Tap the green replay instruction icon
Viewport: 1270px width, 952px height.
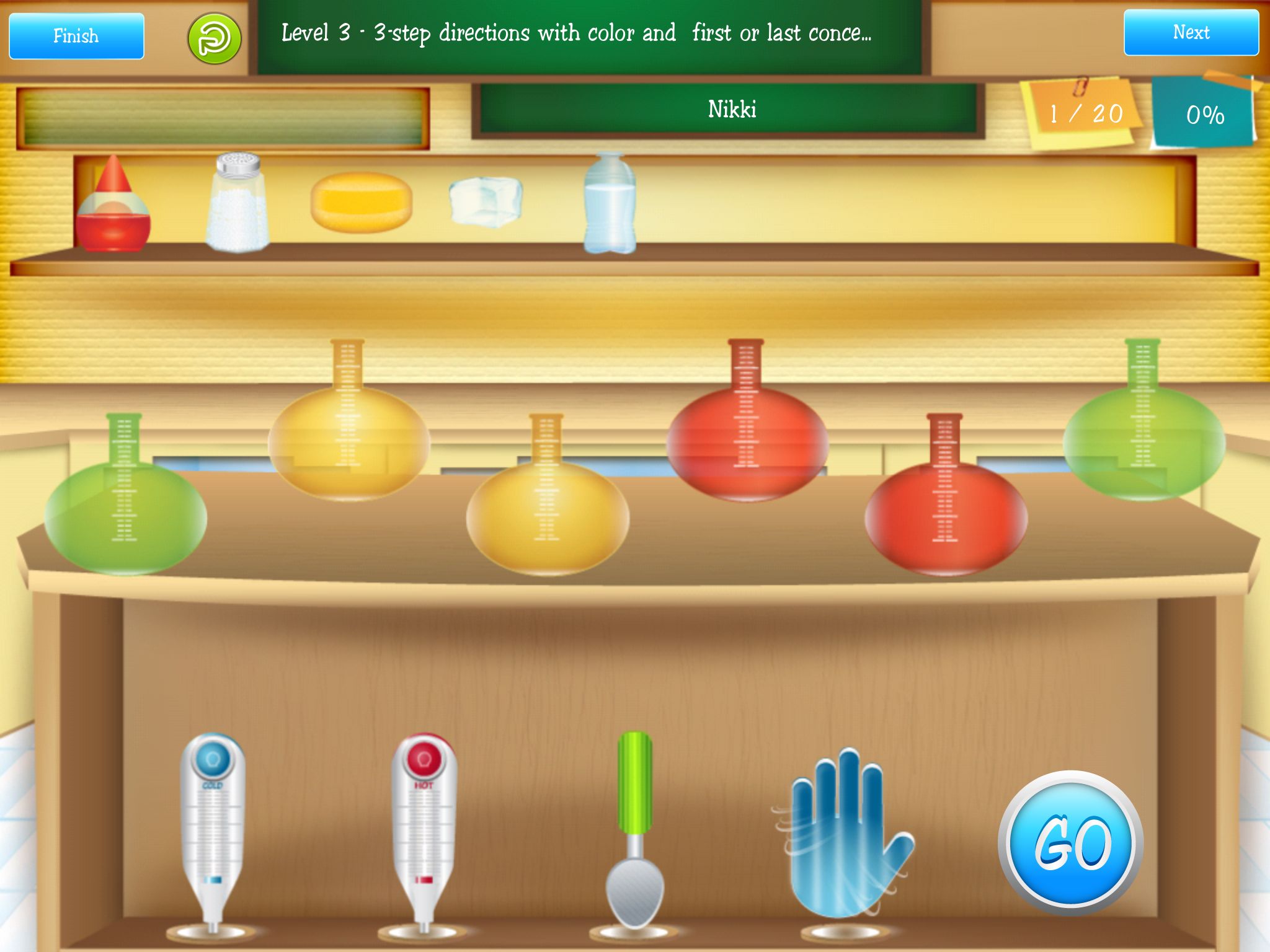[214, 38]
